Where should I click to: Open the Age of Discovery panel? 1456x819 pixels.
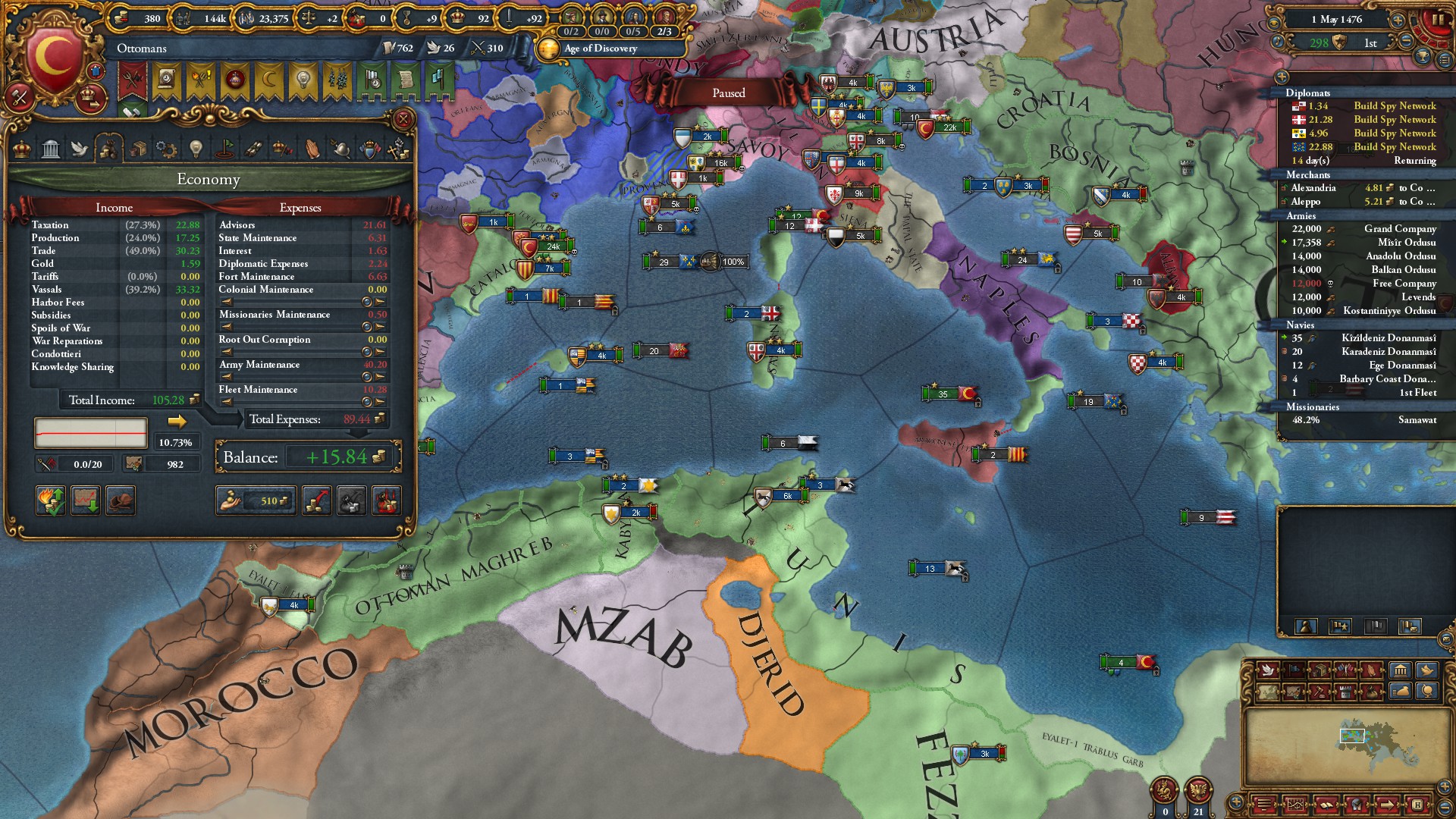601,49
